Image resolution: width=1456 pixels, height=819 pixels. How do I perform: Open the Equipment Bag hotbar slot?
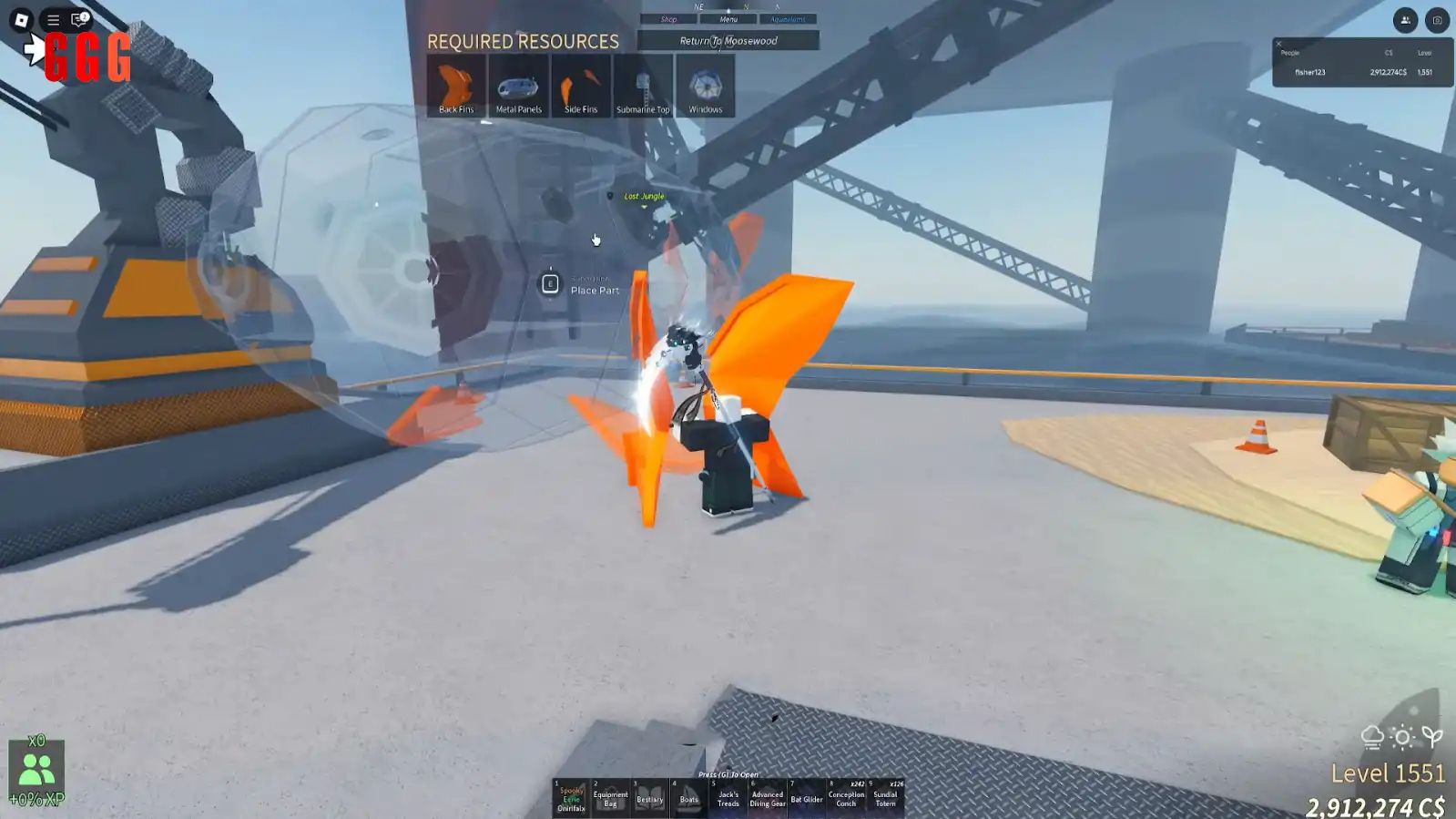[x=610, y=797]
